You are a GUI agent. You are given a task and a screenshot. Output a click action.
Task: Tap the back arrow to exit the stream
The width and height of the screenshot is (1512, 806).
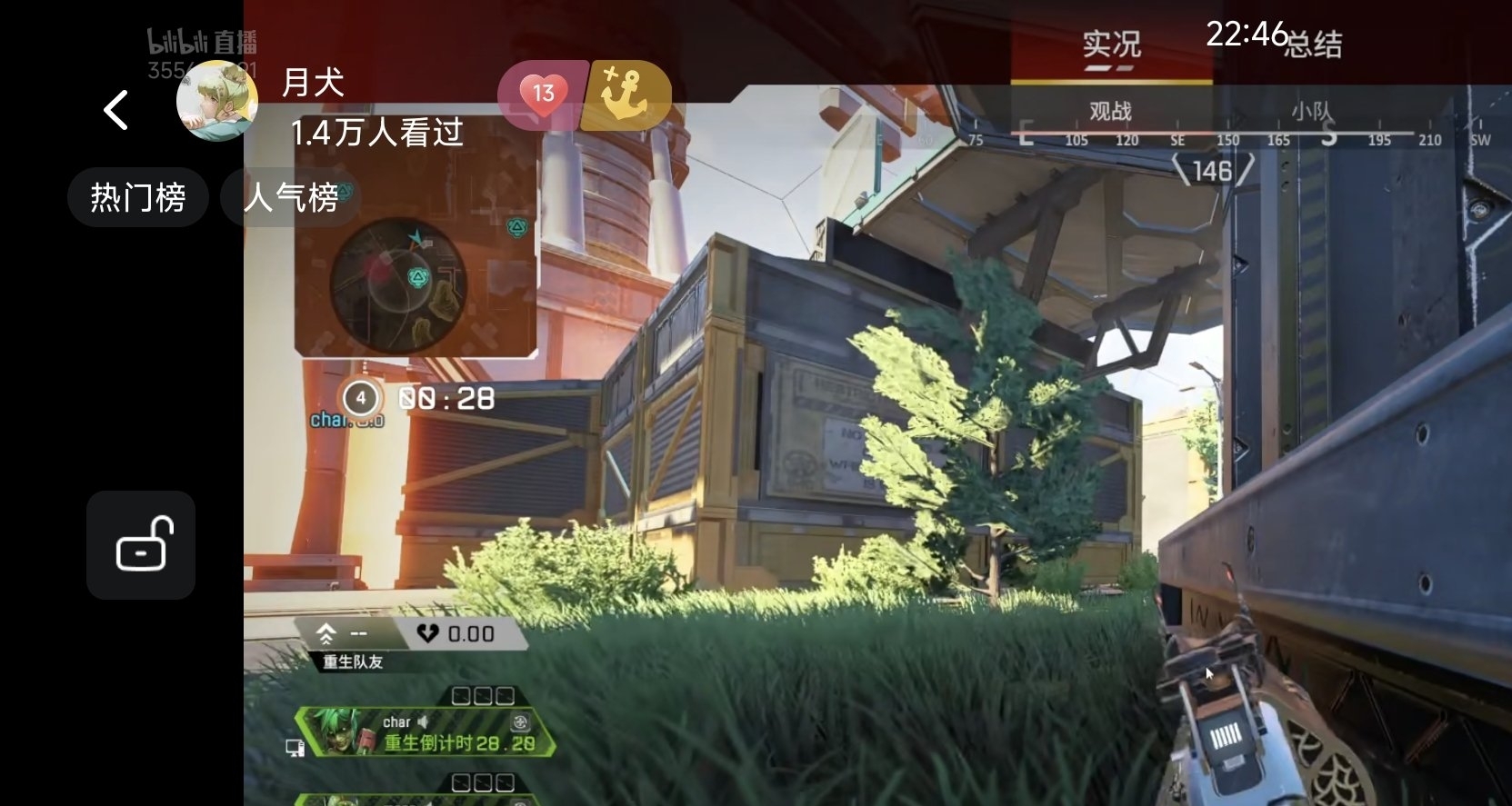[115, 109]
